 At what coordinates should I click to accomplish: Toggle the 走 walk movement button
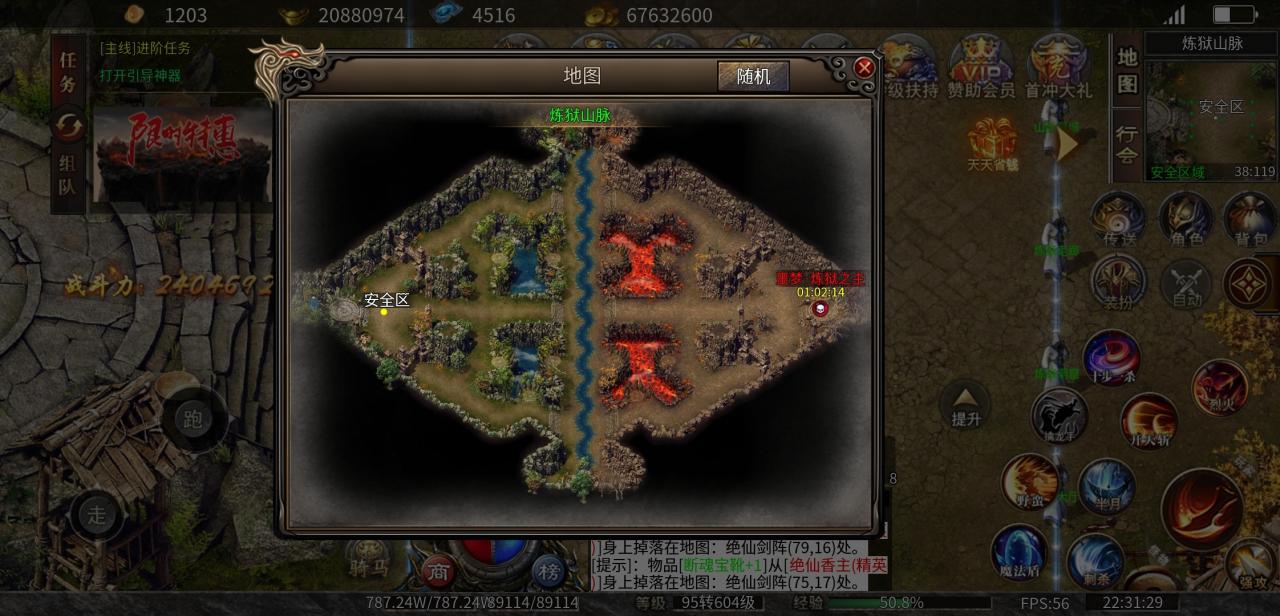[97, 515]
